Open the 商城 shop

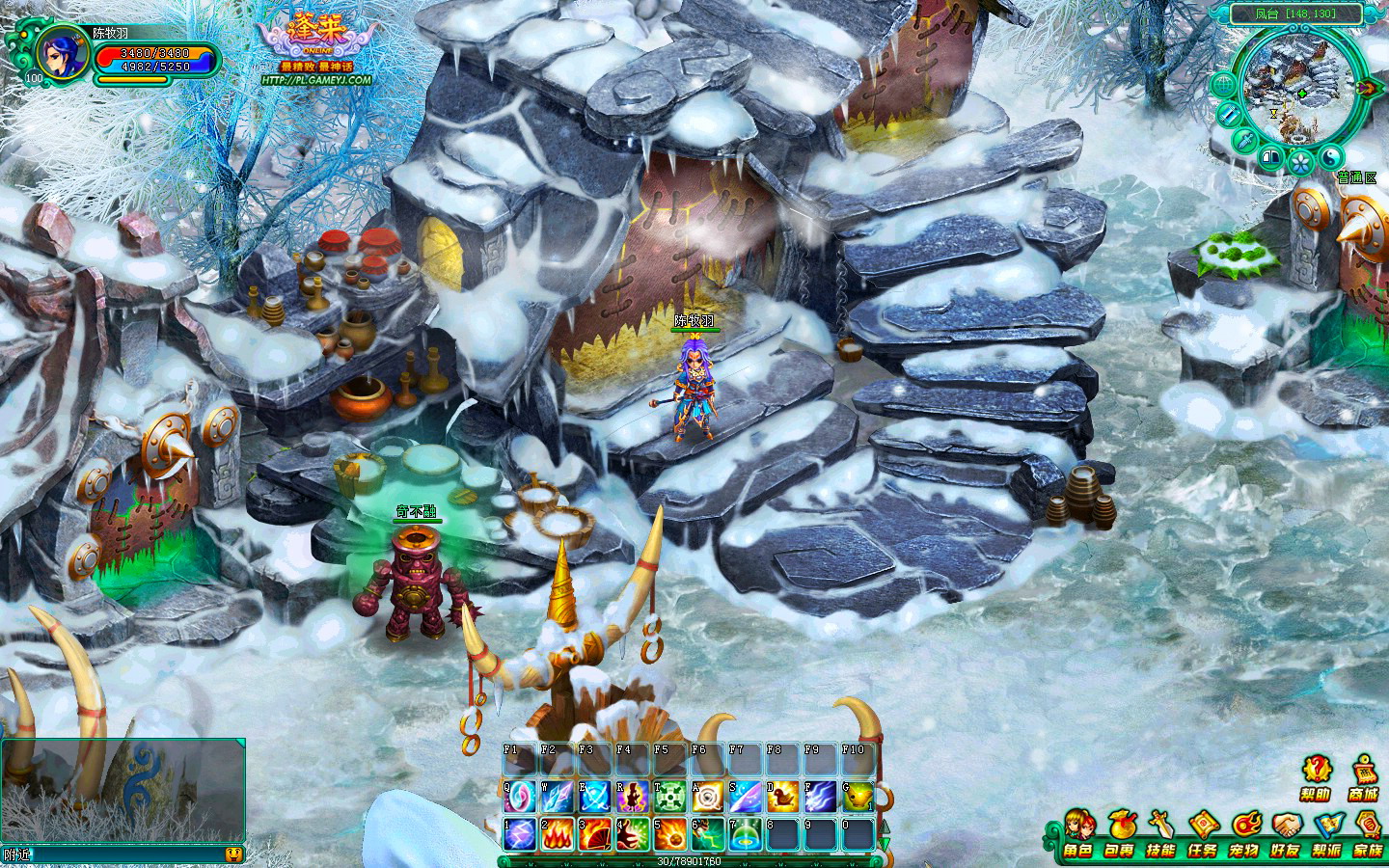click(x=1364, y=777)
